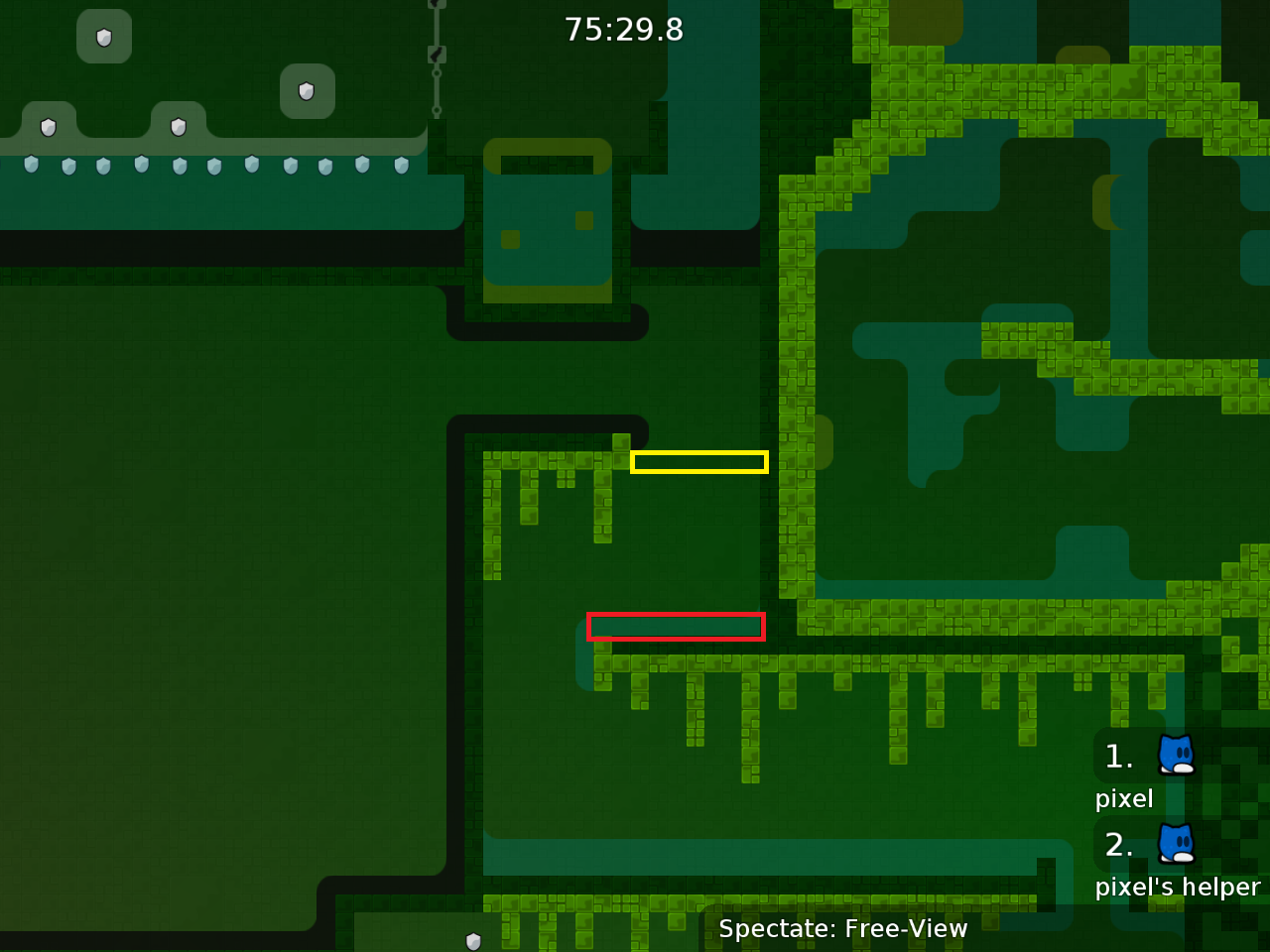Click inside the red outlined rectangle marker

tap(677, 626)
